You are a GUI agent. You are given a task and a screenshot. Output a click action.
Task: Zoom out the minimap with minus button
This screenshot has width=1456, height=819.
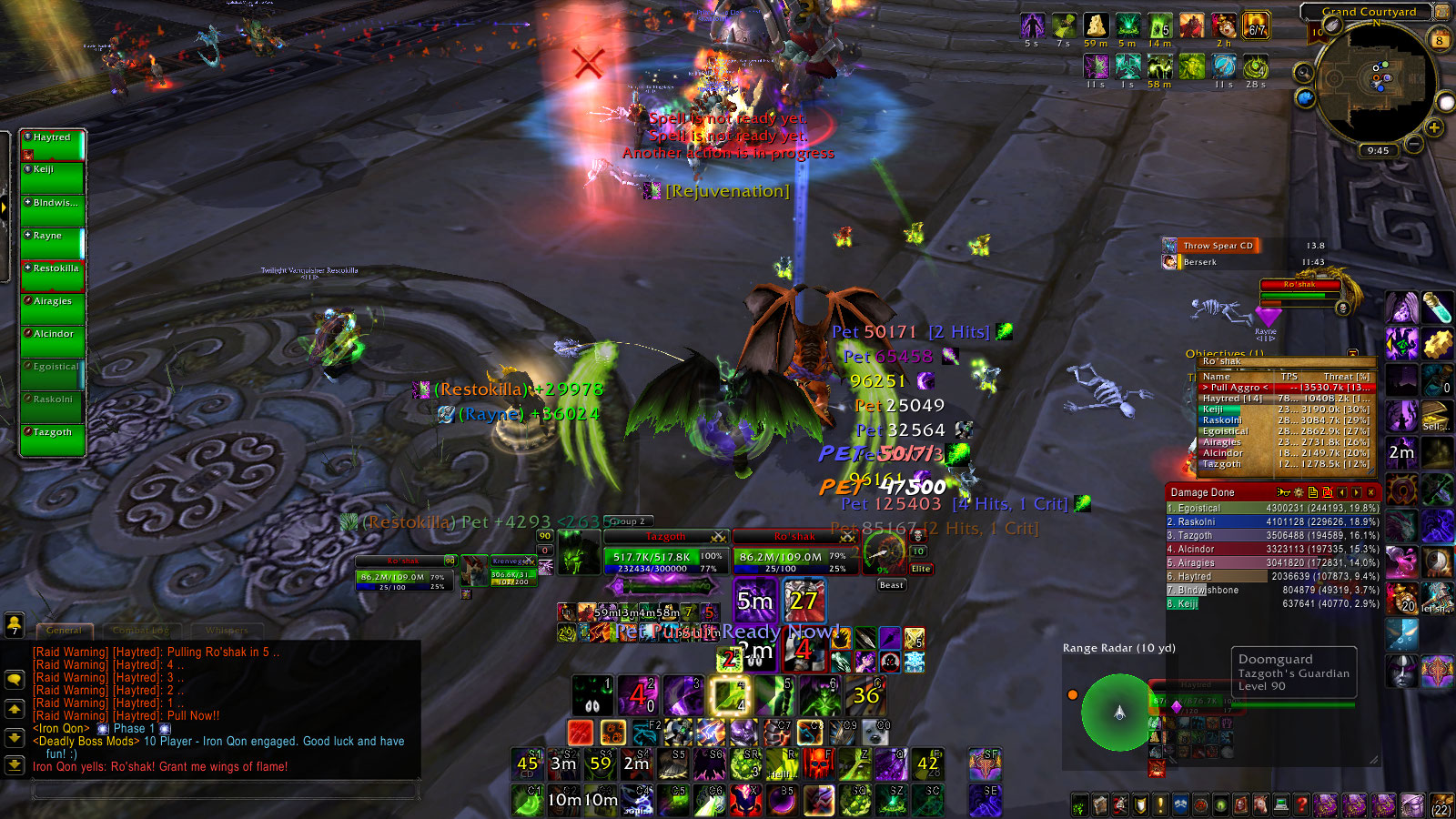pos(1413,143)
